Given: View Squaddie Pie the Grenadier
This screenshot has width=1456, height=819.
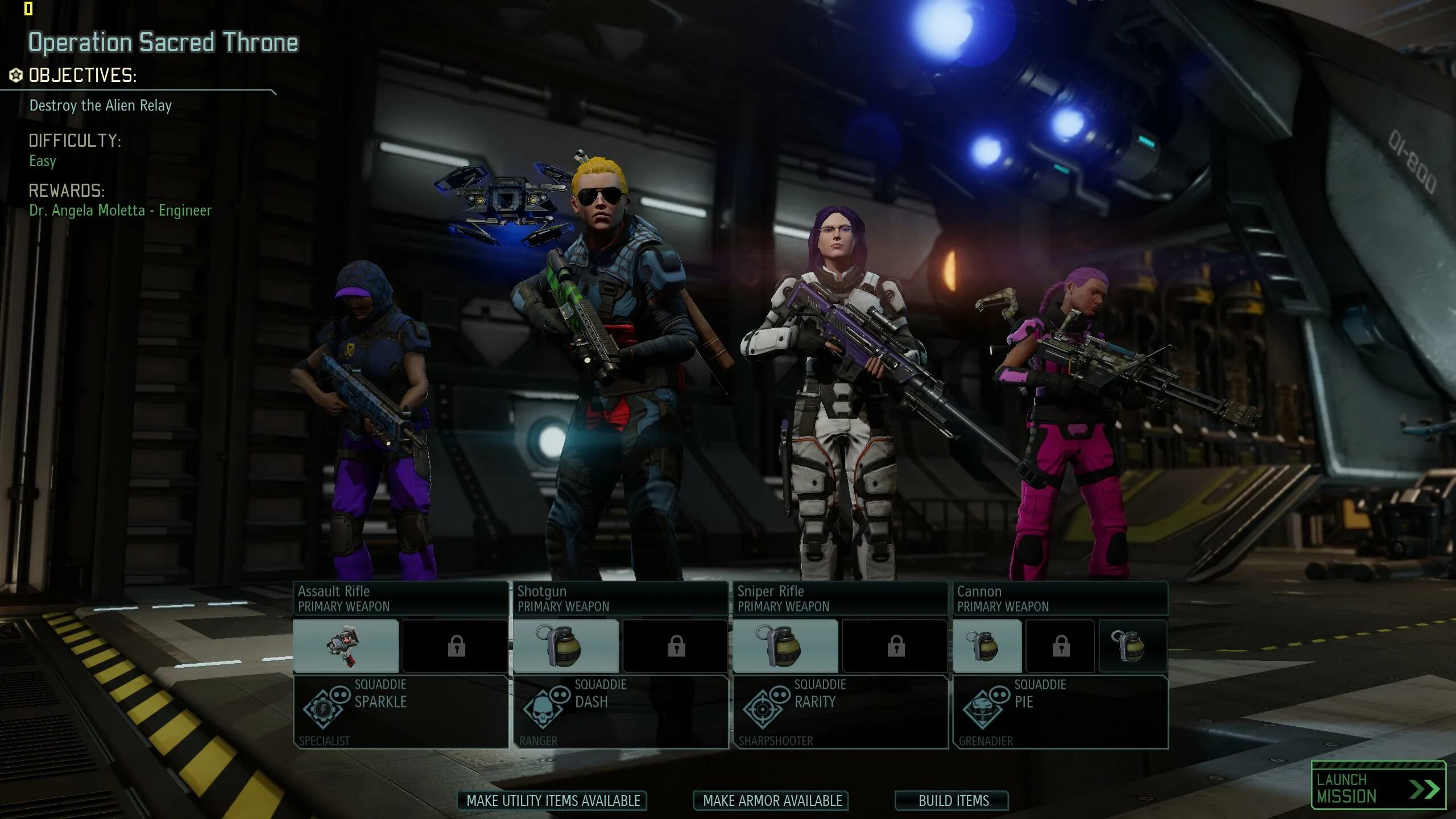Looking at the screenshot, I should click(x=1060, y=711).
